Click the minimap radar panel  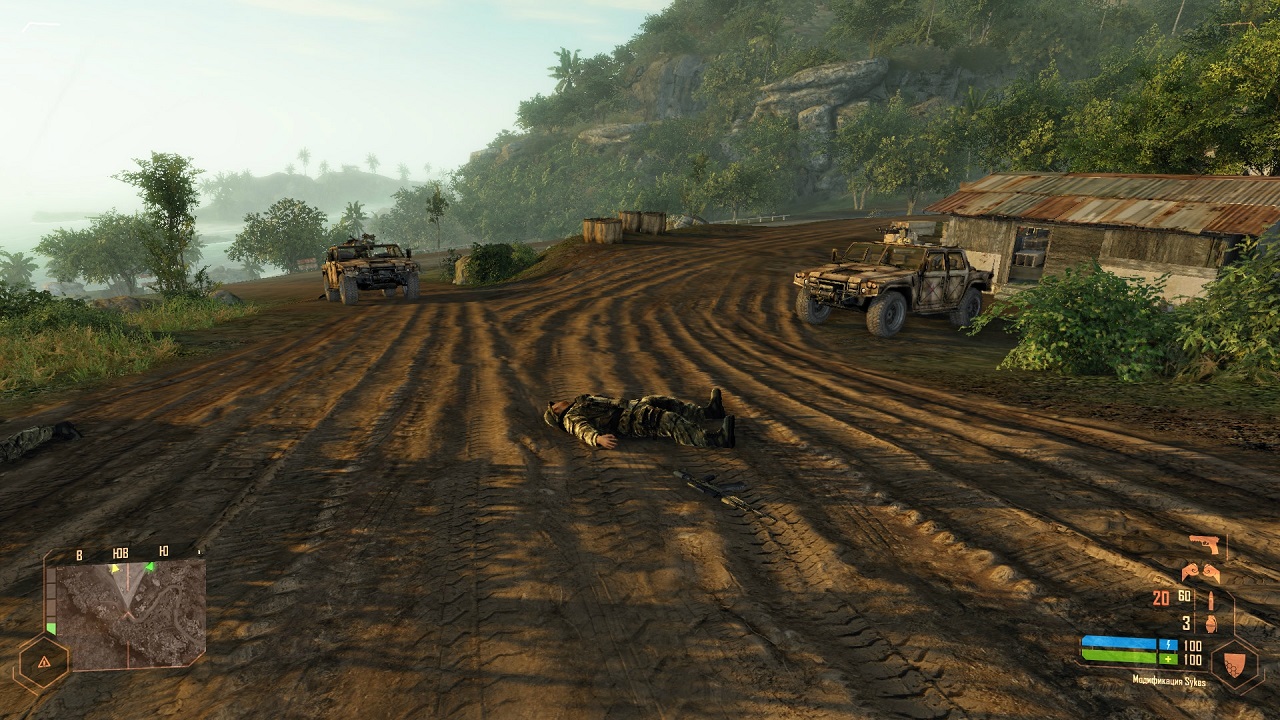click(129, 612)
